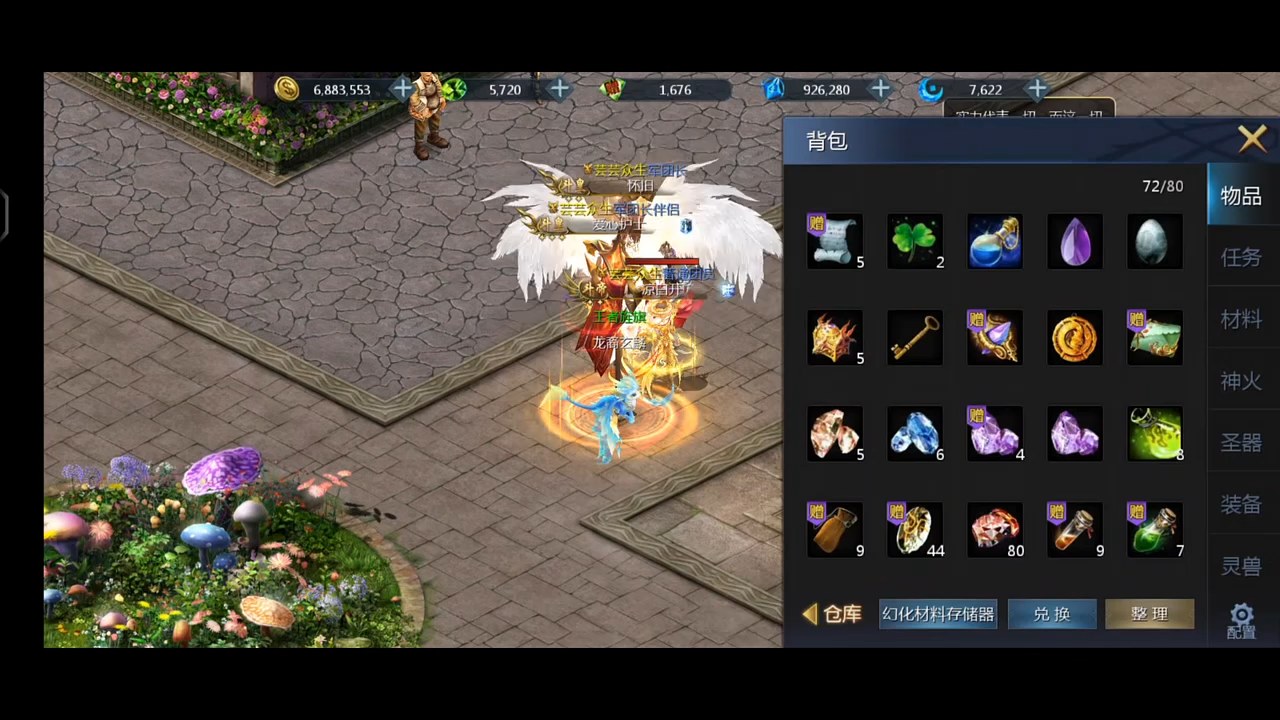Click the 兑换 exchange button
This screenshot has width=1280, height=720.
pyautogui.click(x=1051, y=614)
